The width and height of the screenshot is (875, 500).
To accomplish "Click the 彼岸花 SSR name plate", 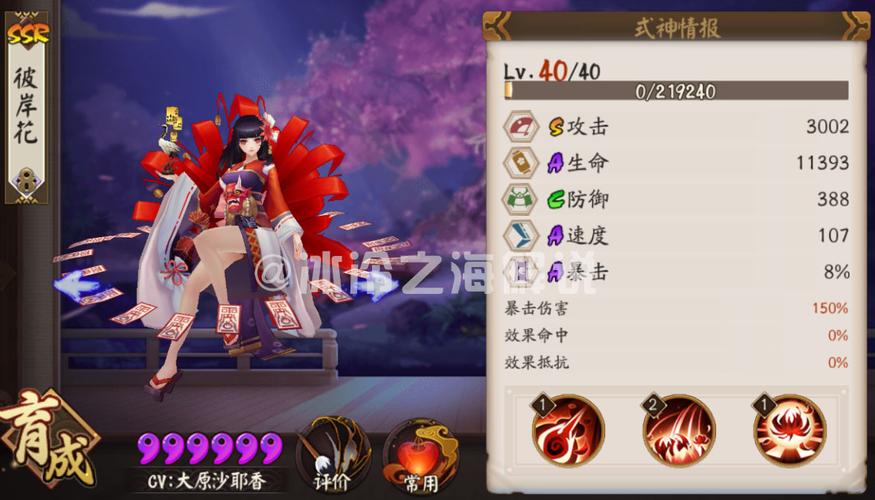I will (x=27, y=110).
